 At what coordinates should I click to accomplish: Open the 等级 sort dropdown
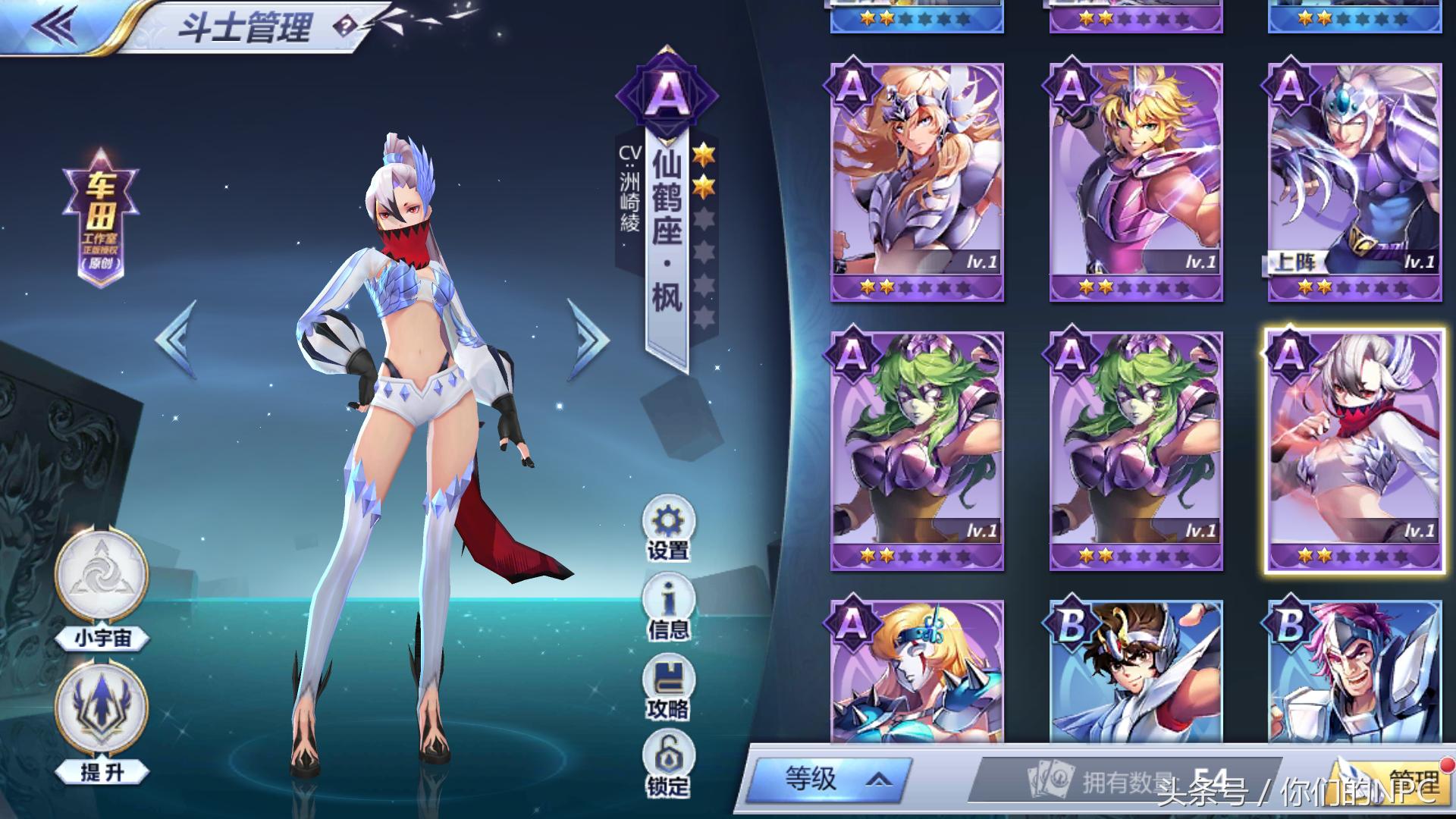click(x=830, y=780)
